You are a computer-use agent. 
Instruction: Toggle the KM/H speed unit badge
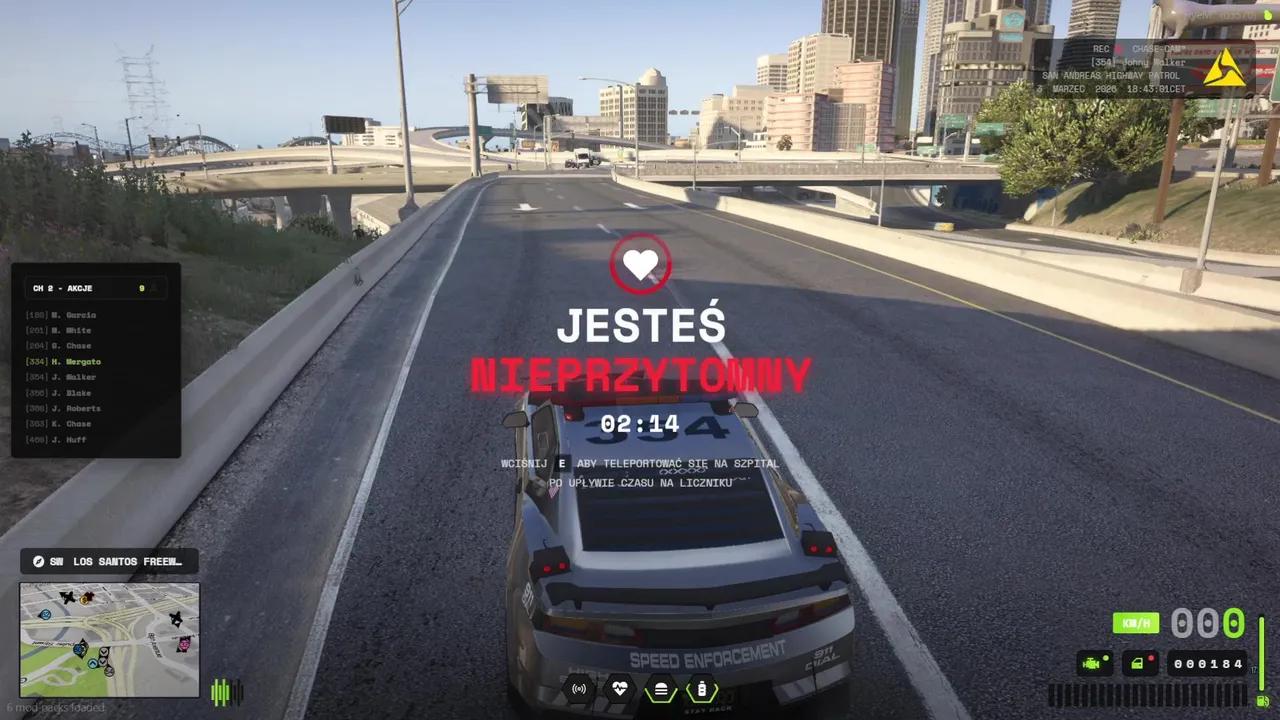pos(1136,622)
